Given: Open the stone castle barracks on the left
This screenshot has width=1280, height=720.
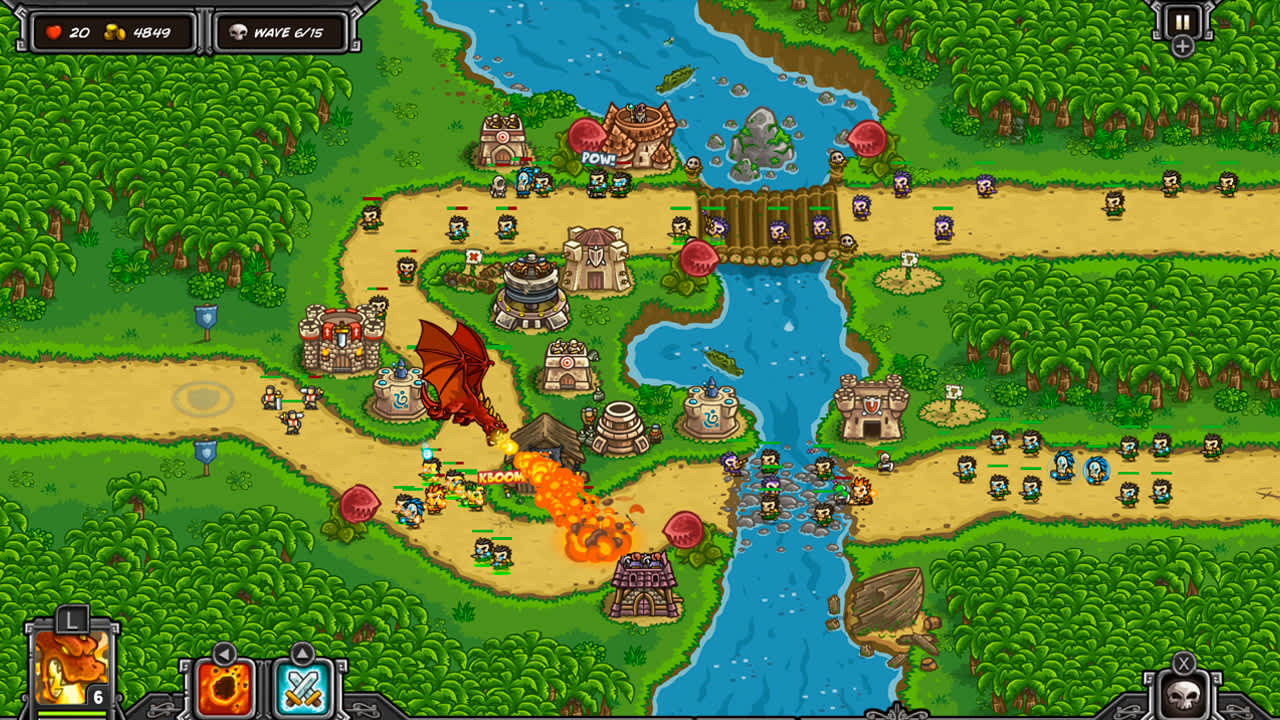Looking at the screenshot, I should coord(340,340).
